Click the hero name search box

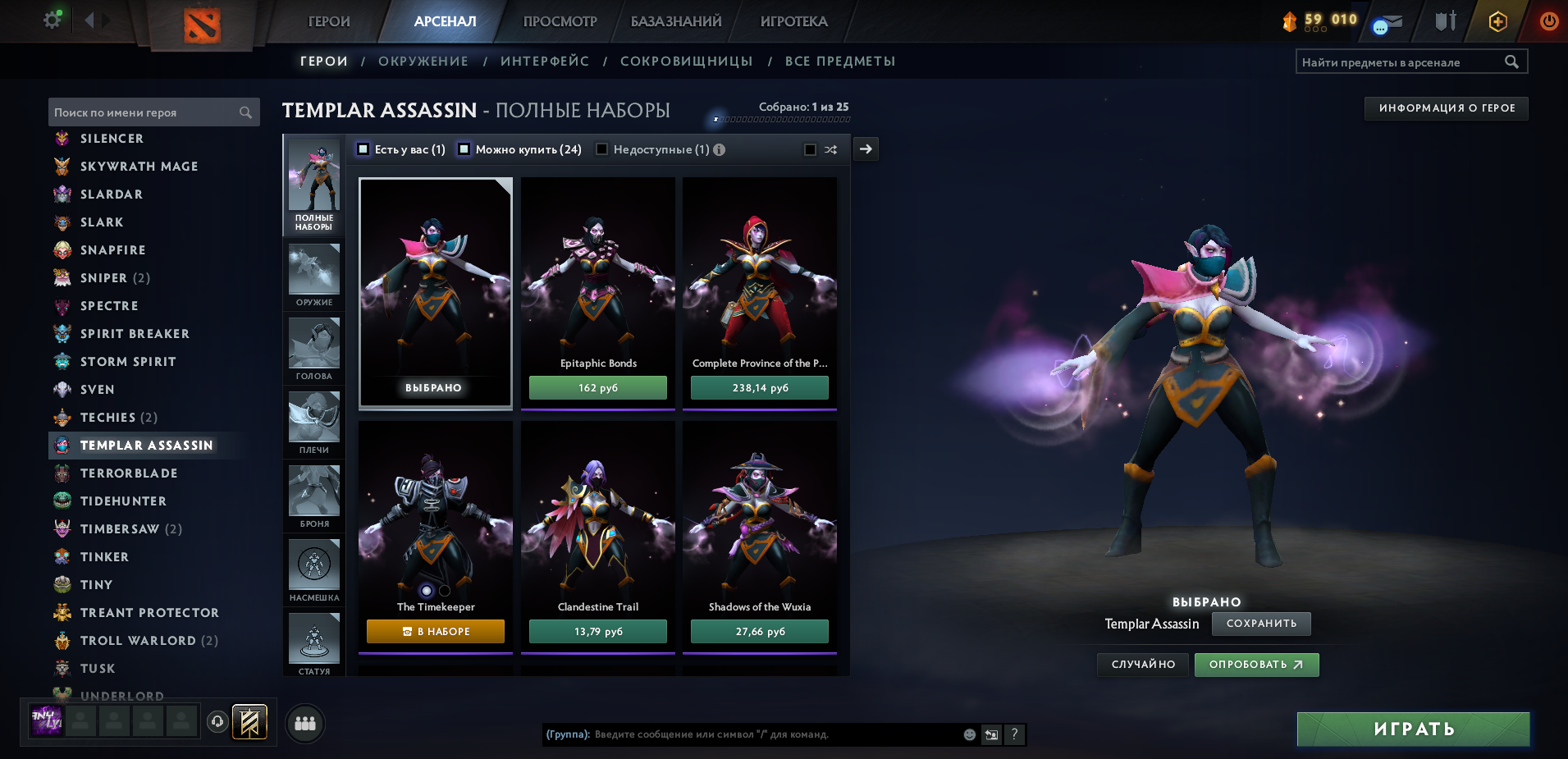click(144, 112)
